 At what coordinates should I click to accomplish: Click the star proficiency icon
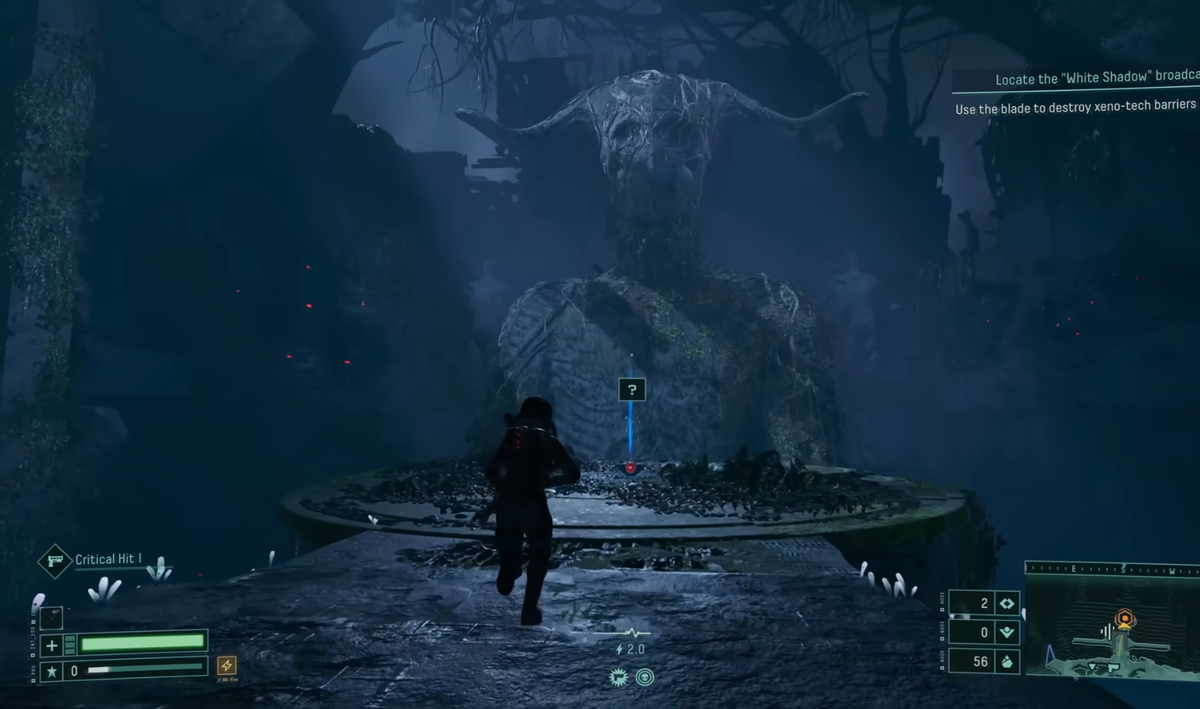[x=52, y=670]
